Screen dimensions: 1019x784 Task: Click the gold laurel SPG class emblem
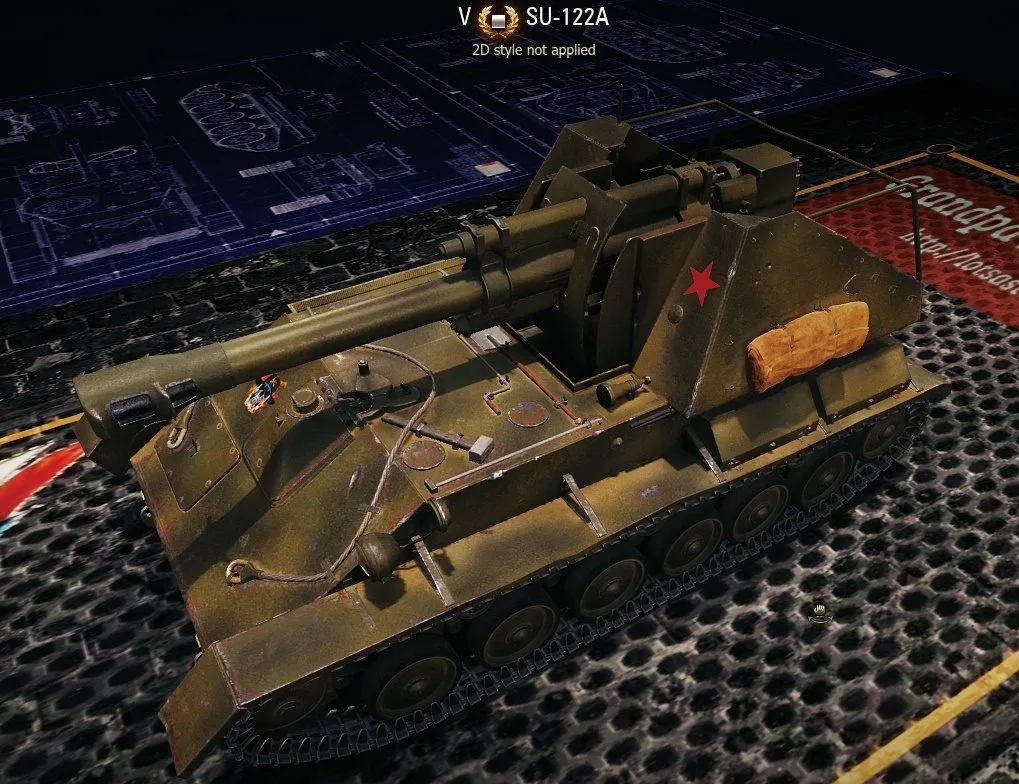(498, 20)
